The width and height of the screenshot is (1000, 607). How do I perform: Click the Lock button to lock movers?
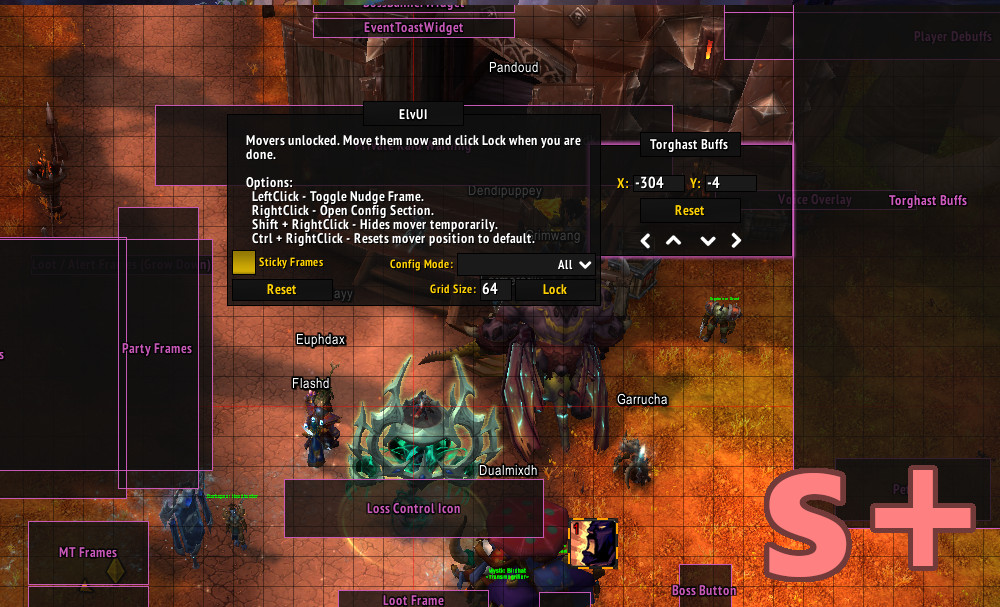pos(555,290)
